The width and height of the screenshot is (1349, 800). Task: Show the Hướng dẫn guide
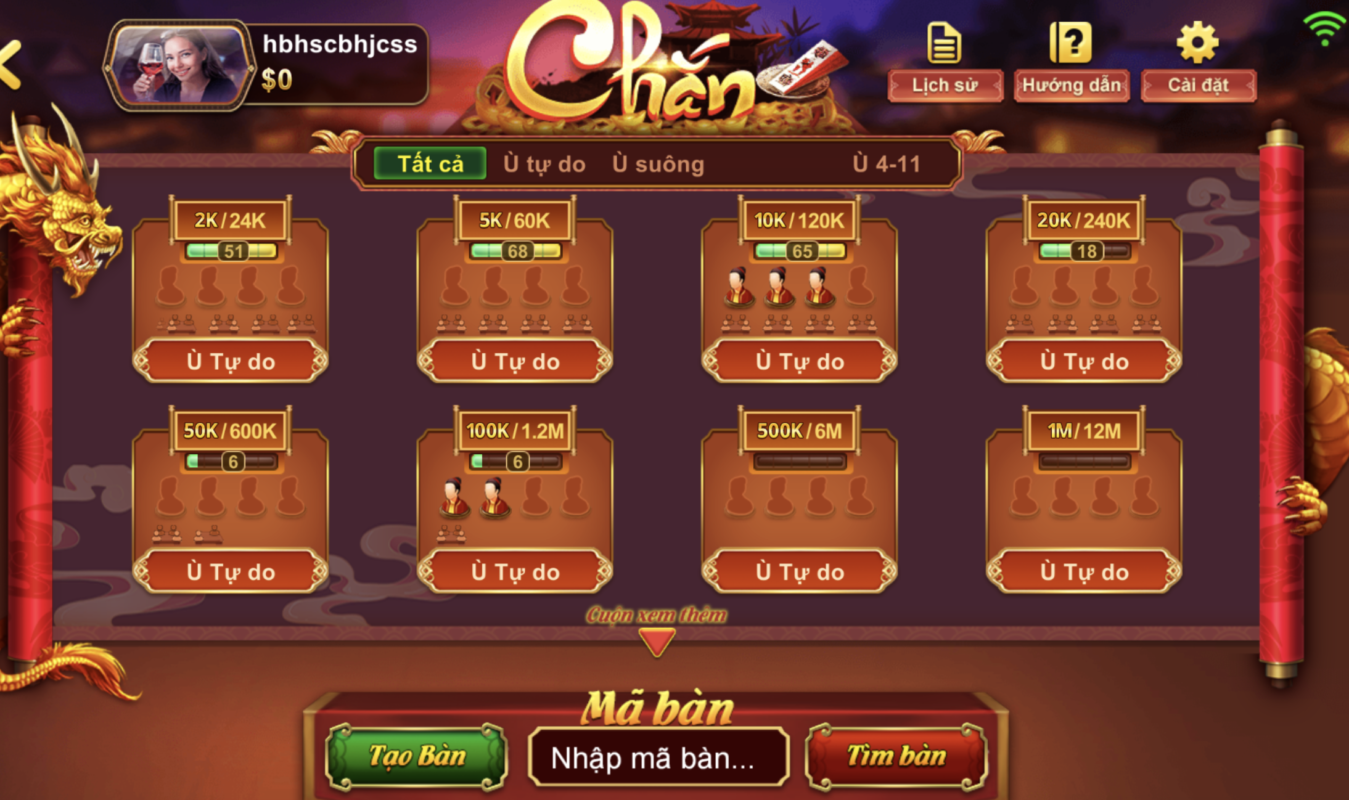[1071, 85]
